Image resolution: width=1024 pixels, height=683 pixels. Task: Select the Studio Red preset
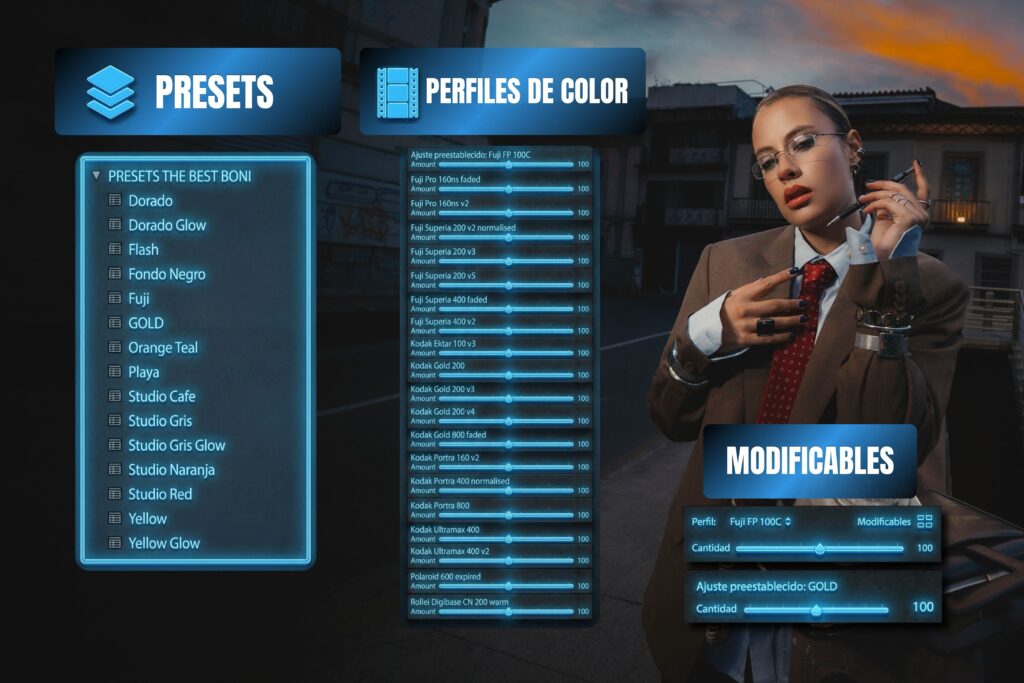tap(160, 494)
